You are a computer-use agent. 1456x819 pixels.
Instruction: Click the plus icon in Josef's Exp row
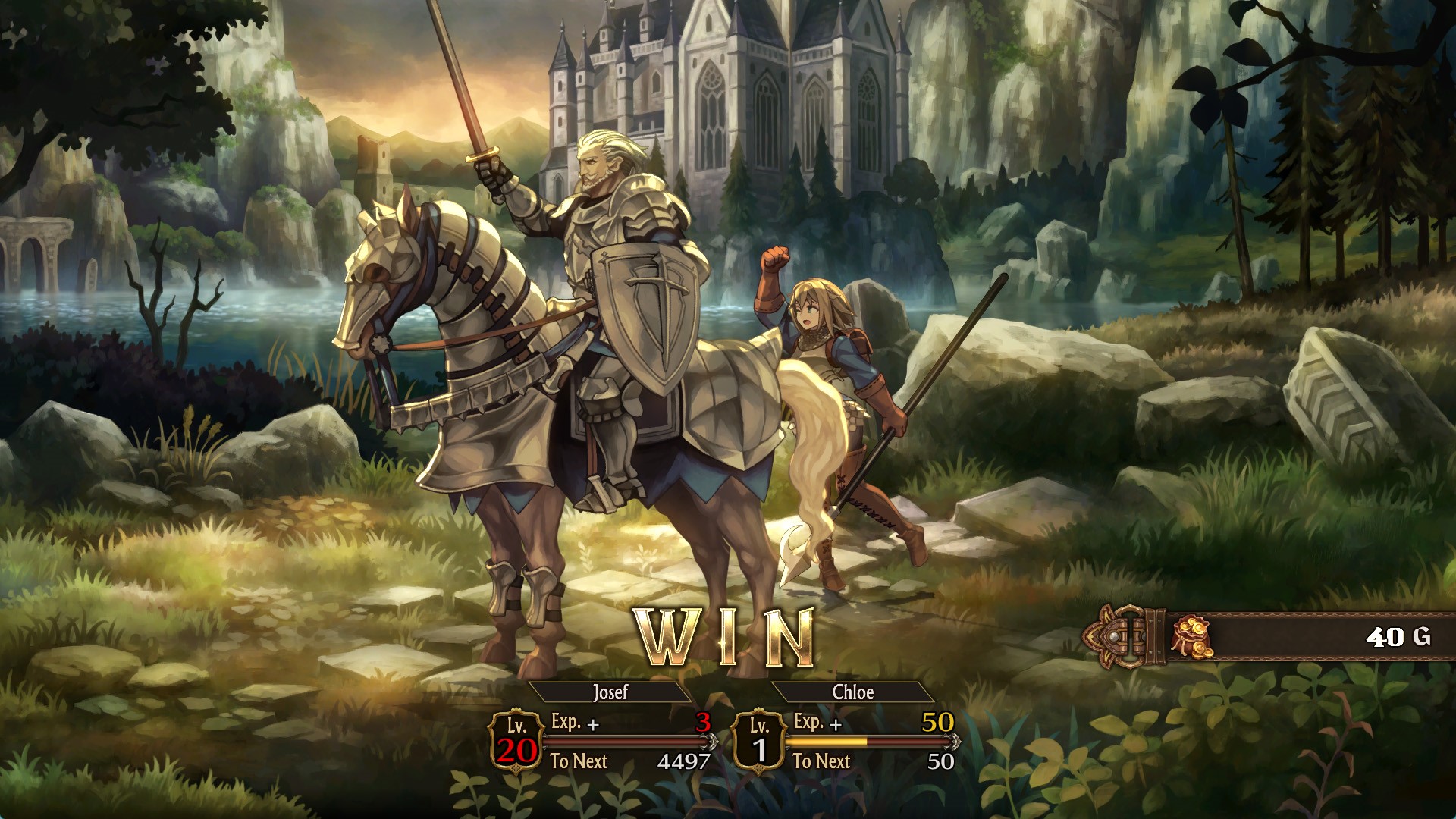tap(593, 724)
